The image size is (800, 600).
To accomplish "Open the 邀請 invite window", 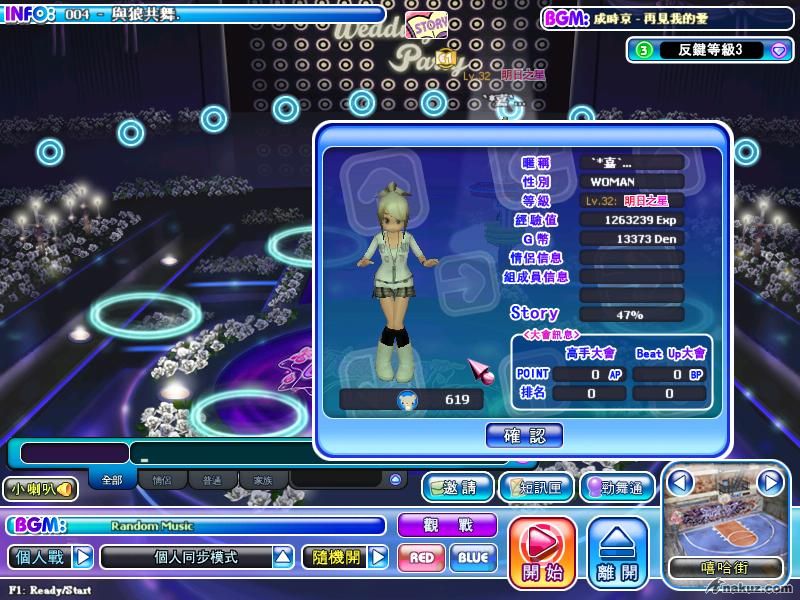I will click(x=458, y=487).
